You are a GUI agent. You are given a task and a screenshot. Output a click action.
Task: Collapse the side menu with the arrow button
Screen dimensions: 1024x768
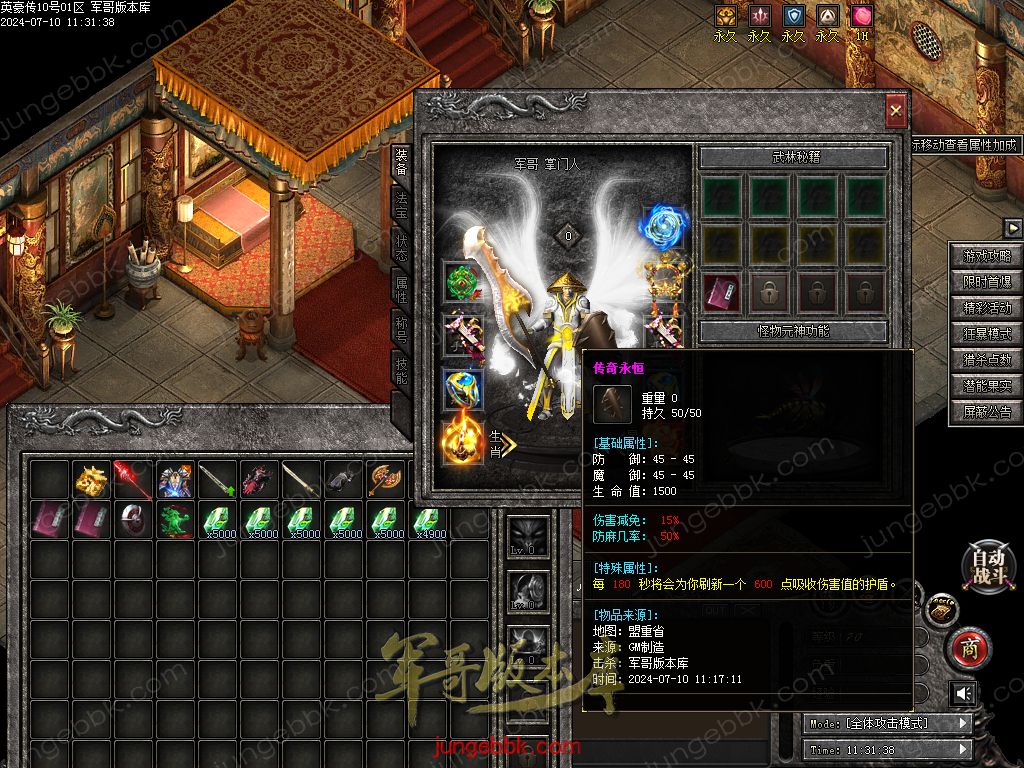[1012, 227]
